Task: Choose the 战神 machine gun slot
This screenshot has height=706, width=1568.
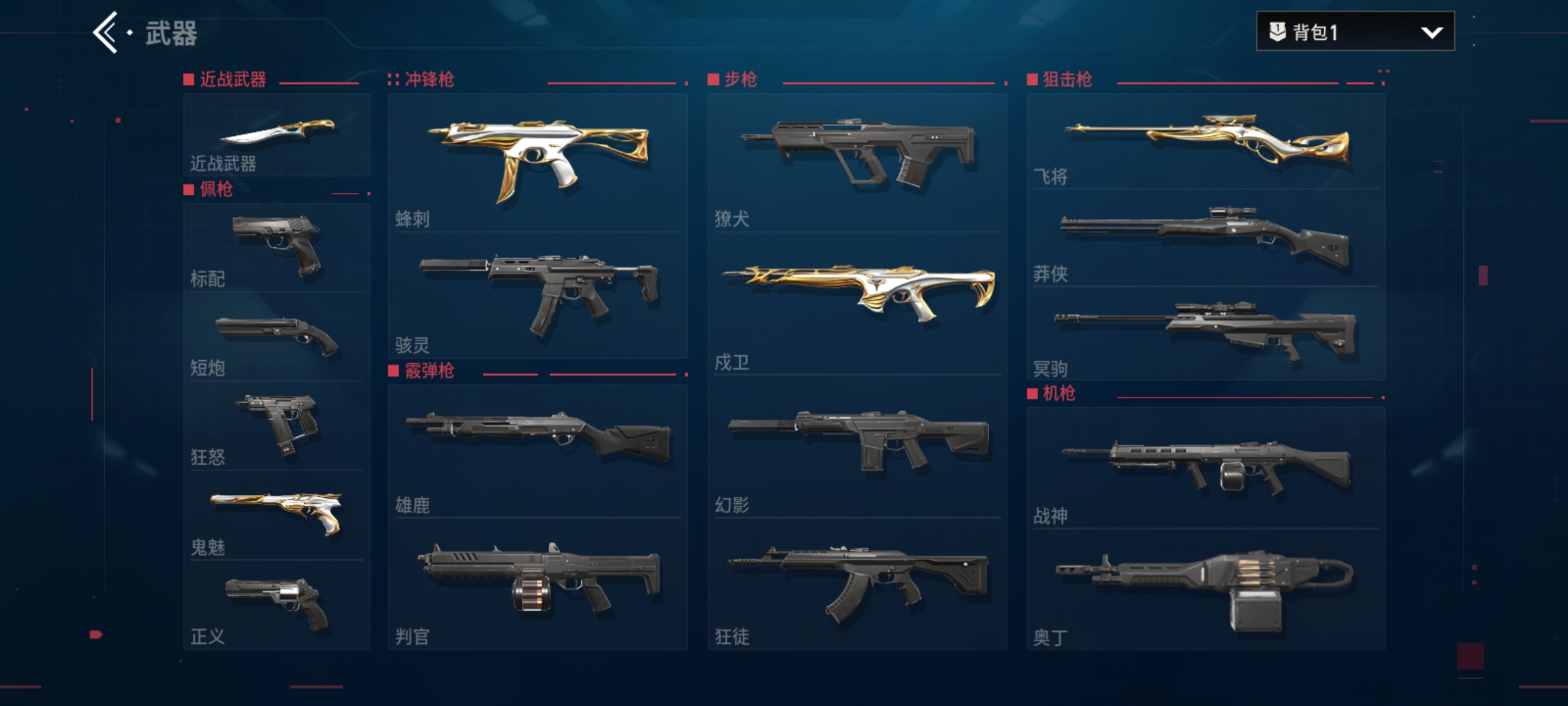Action: (x=1206, y=468)
